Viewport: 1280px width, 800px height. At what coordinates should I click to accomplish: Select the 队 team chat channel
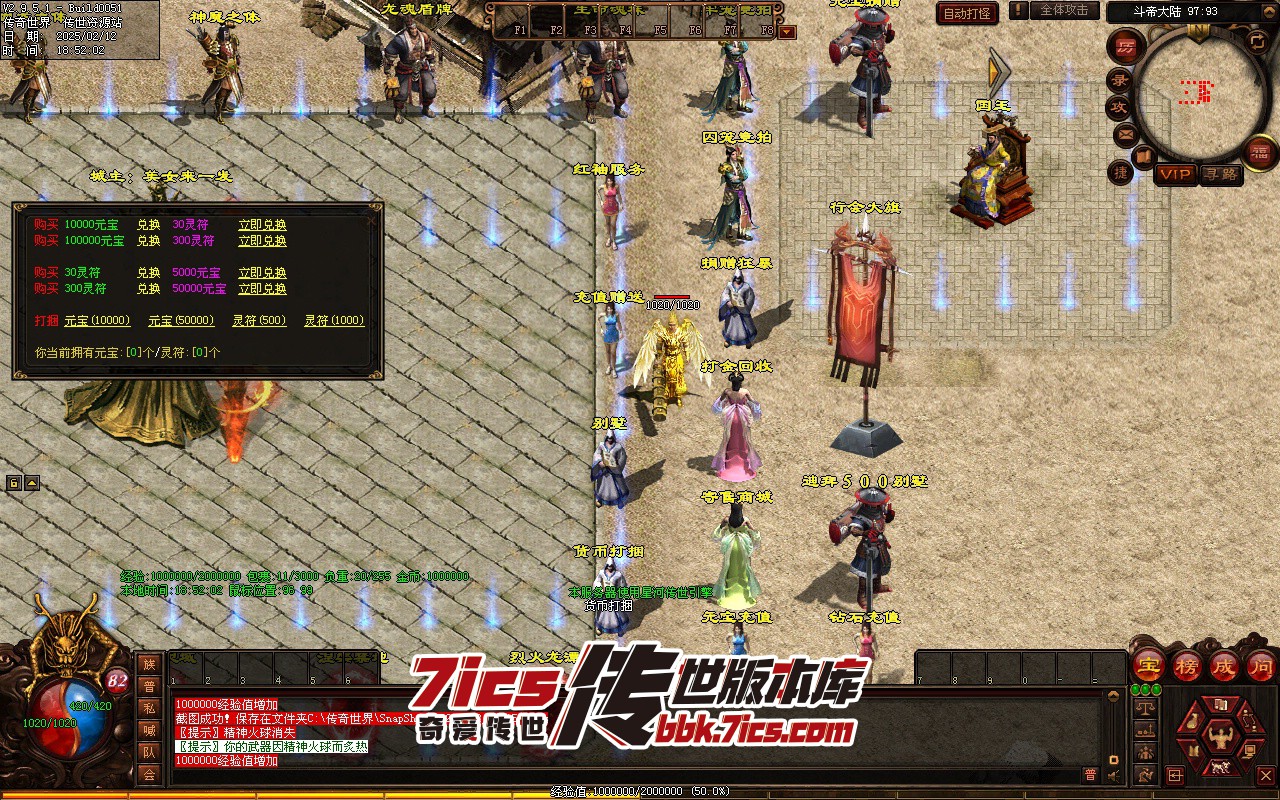149,752
